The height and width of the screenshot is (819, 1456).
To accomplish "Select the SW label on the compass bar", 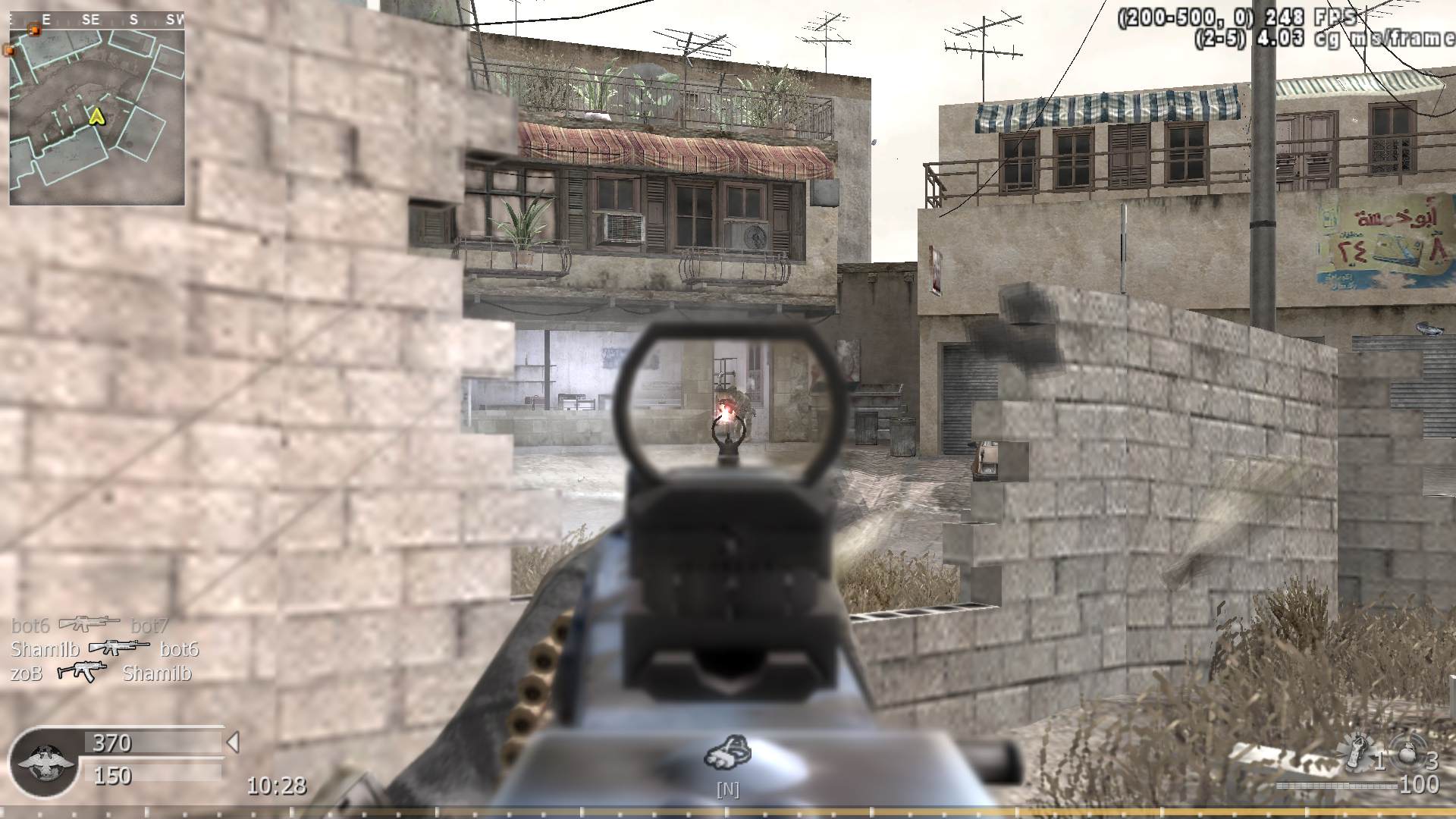I will [x=173, y=20].
